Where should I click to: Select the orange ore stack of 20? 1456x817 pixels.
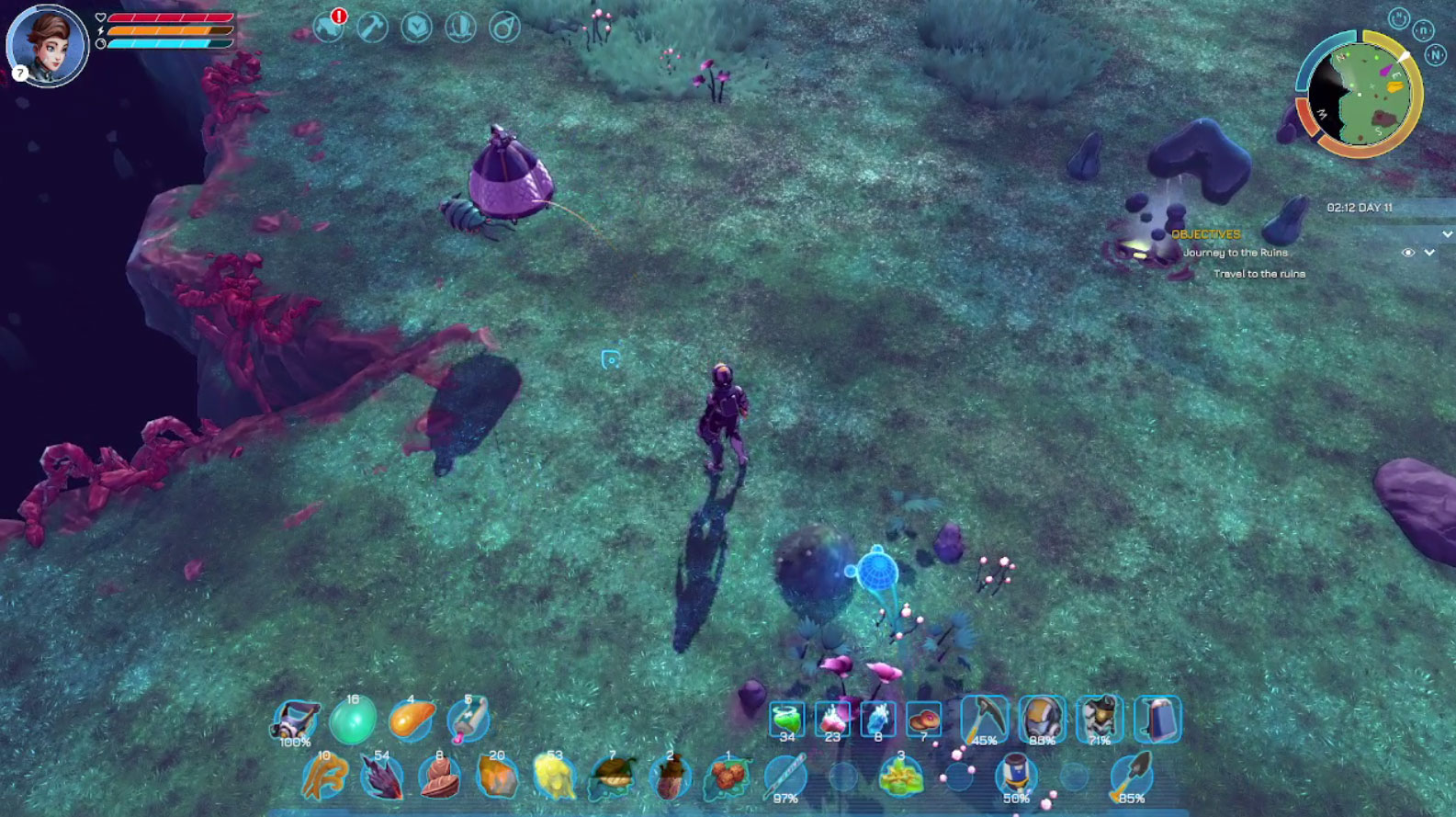(497, 777)
